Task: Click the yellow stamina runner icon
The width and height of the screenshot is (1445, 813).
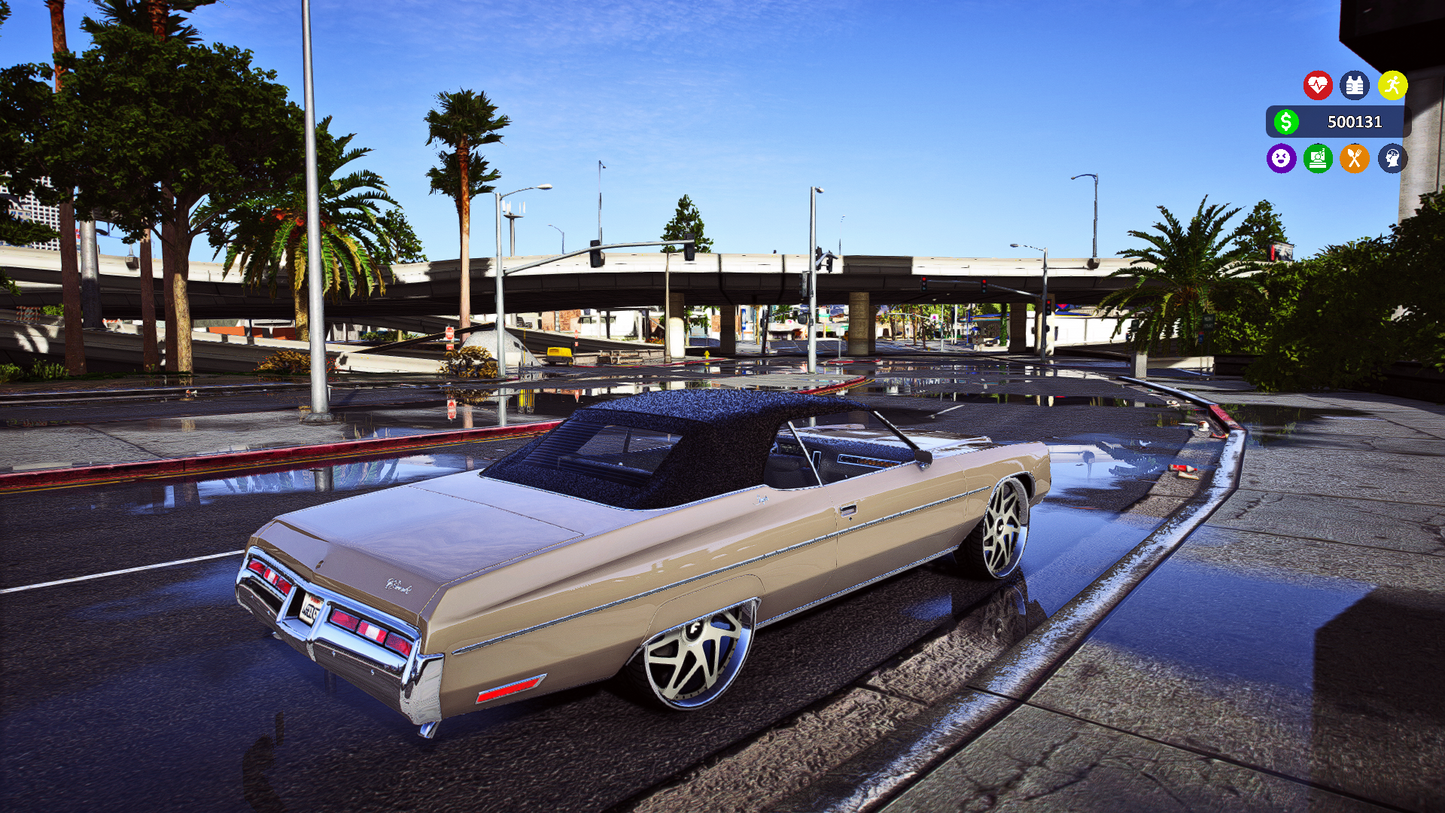Action: (x=1392, y=85)
